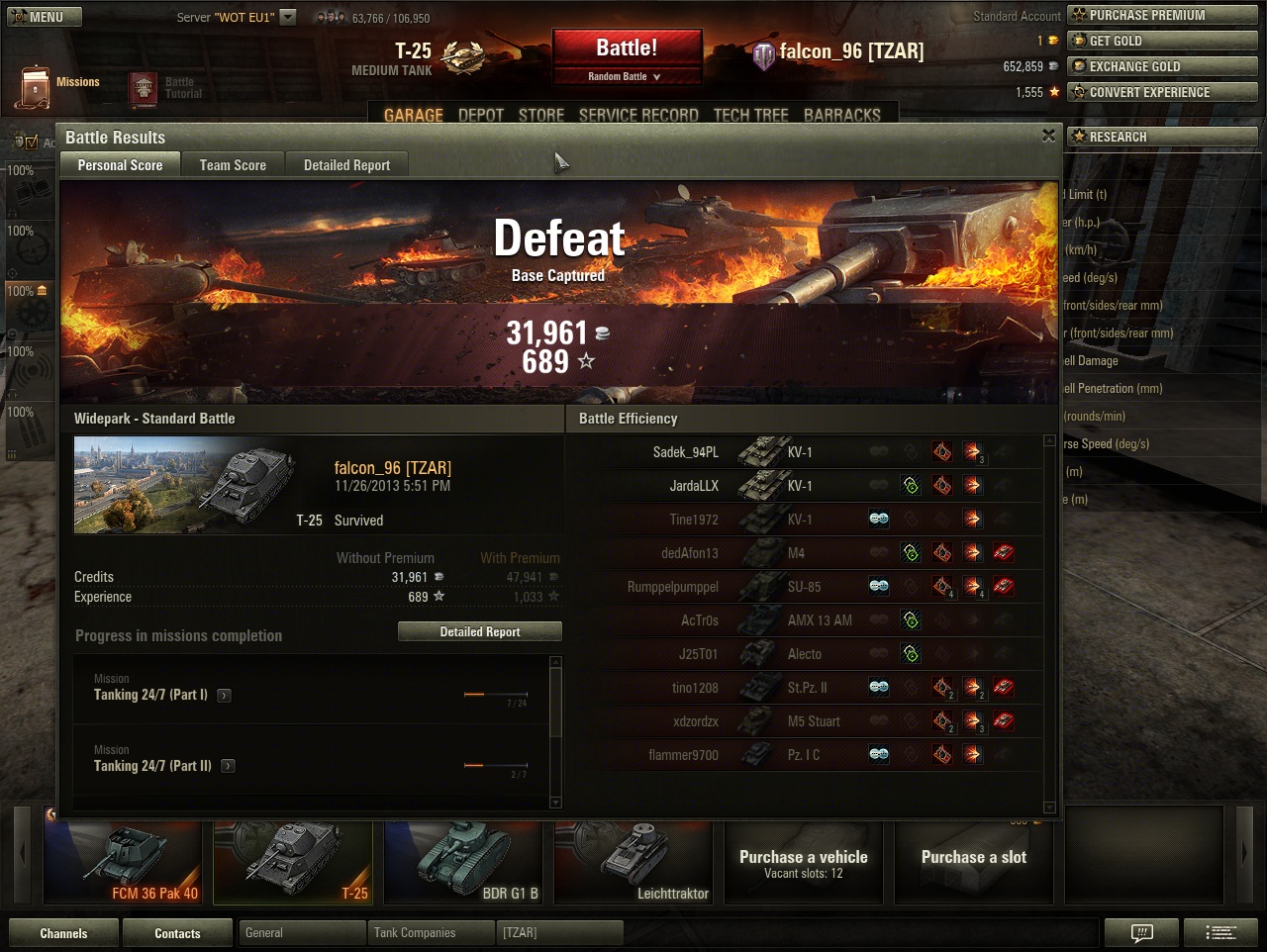This screenshot has height=952, width=1267.
Task: Choose EXCHANGE GOLD
Action: click(x=1162, y=66)
